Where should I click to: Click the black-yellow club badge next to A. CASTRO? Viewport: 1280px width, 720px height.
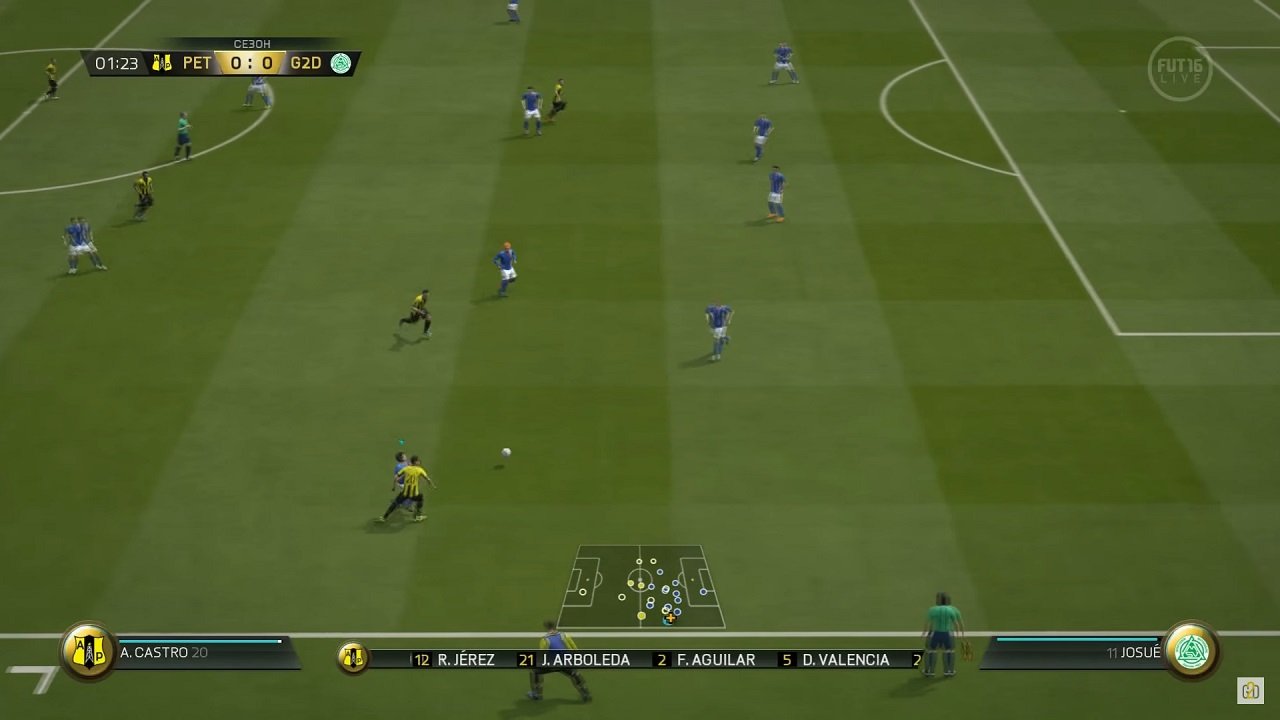[88, 650]
